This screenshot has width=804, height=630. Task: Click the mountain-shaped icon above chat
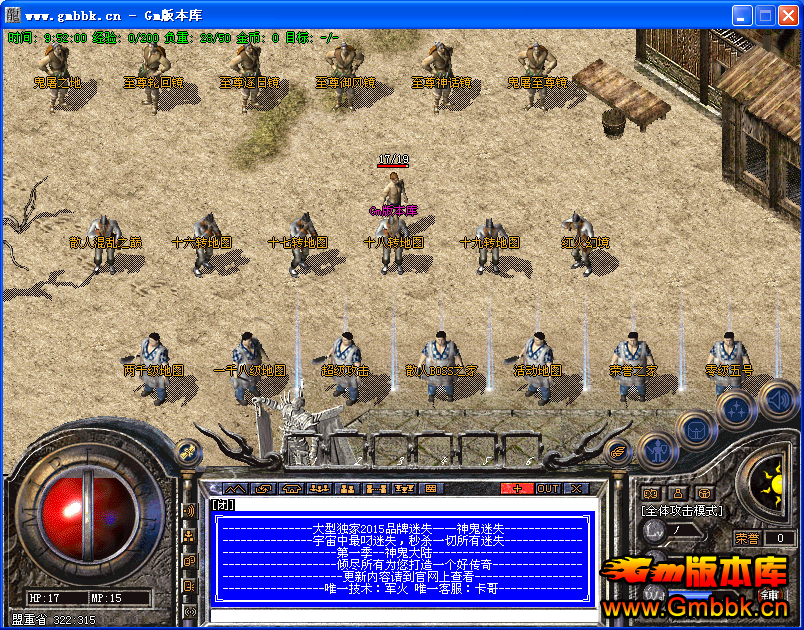point(234,488)
